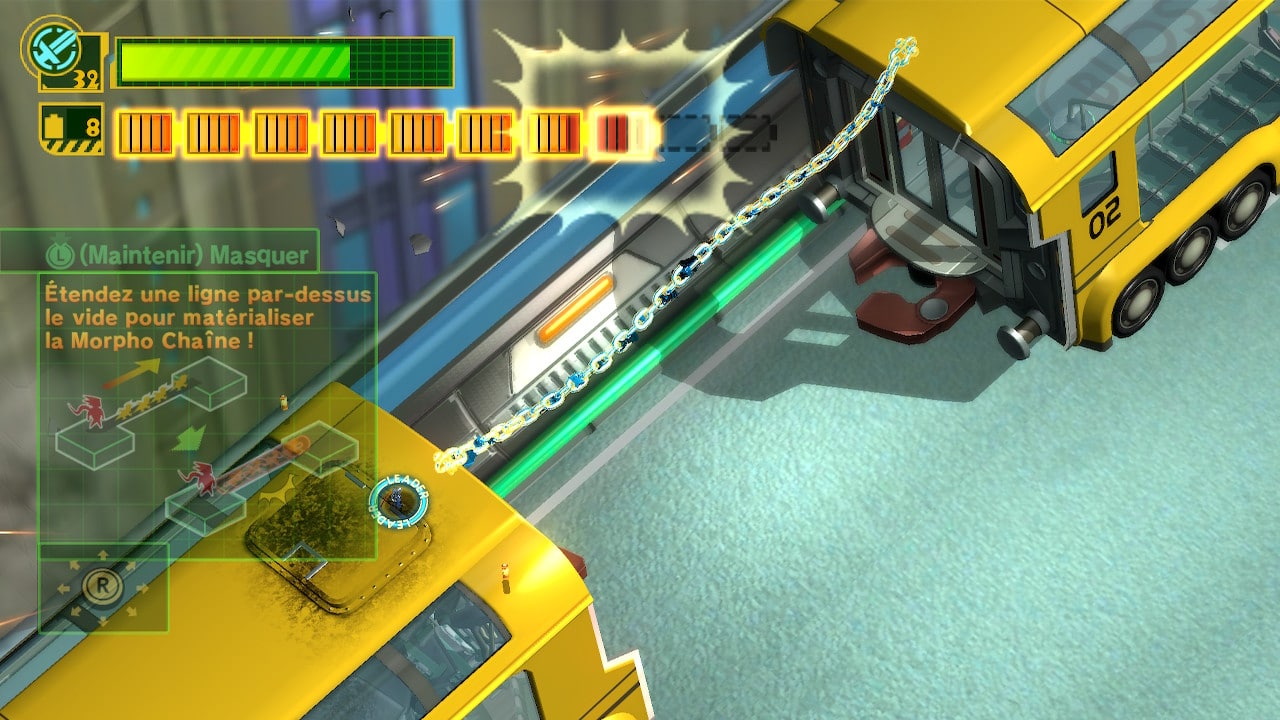1280x720 pixels.
Task: Select the yellow battery icon
Action: (55, 128)
